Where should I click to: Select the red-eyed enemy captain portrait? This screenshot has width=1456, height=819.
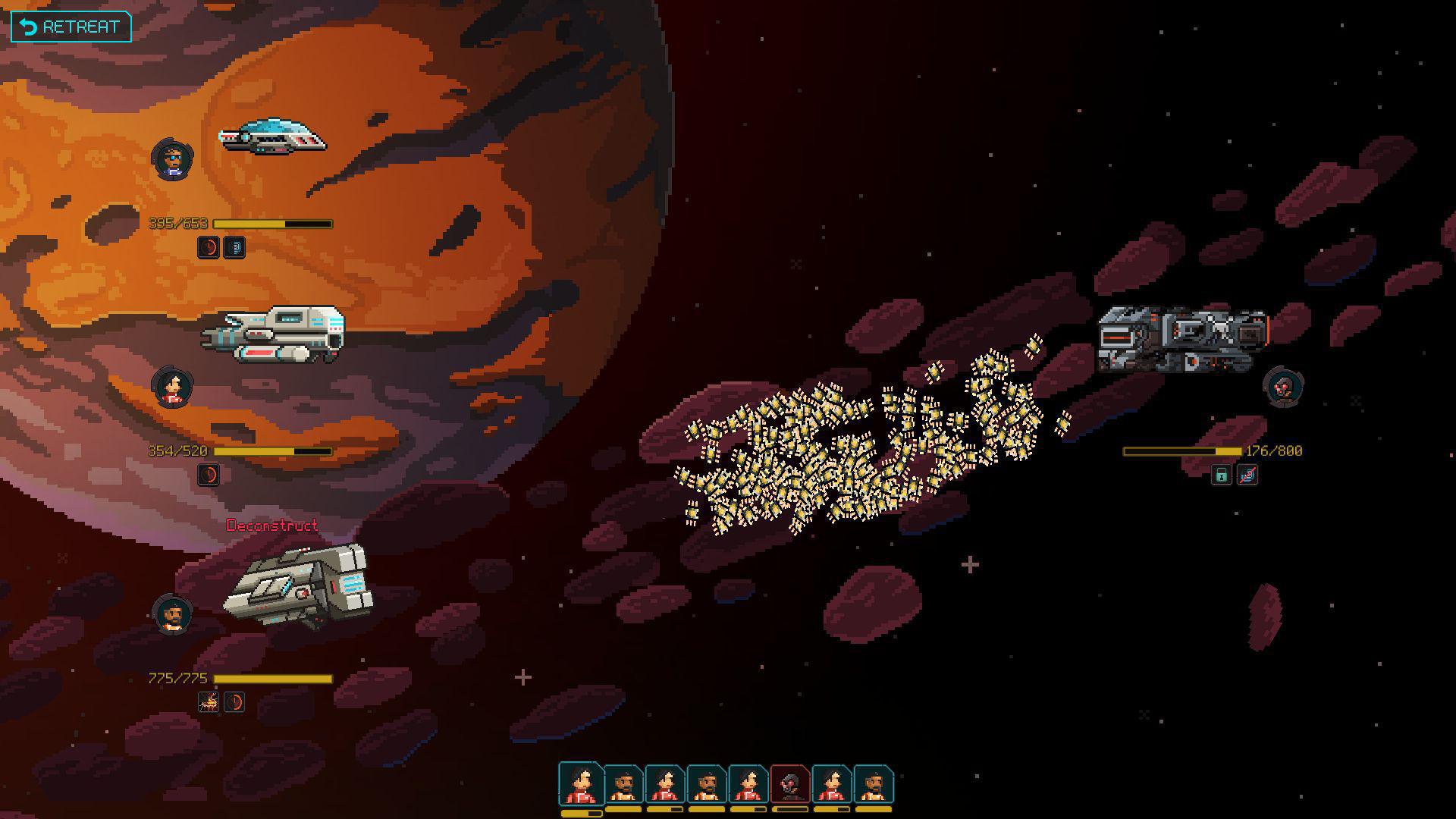point(1283,387)
